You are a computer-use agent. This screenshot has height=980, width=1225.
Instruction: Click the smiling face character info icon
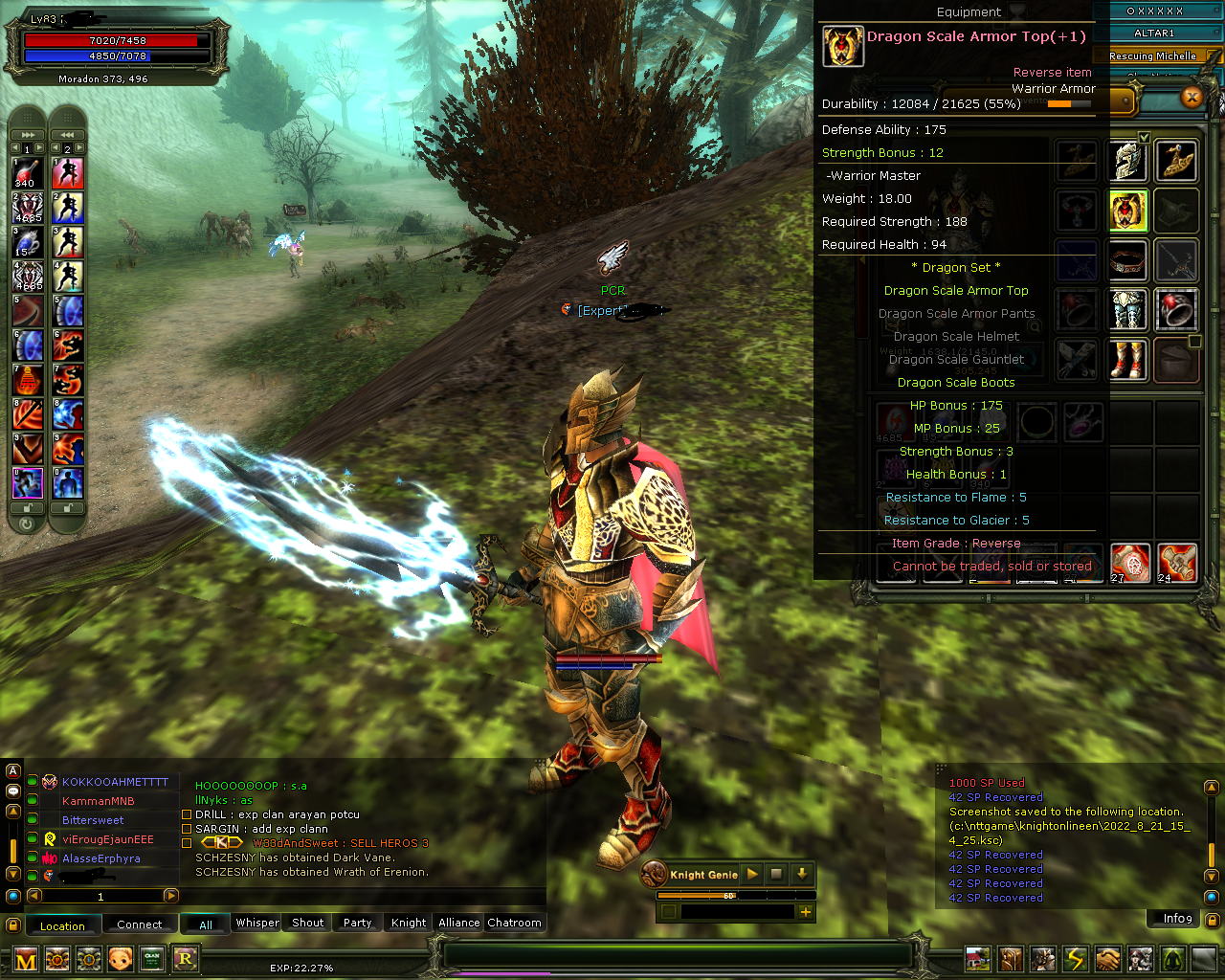coord(121,958)
